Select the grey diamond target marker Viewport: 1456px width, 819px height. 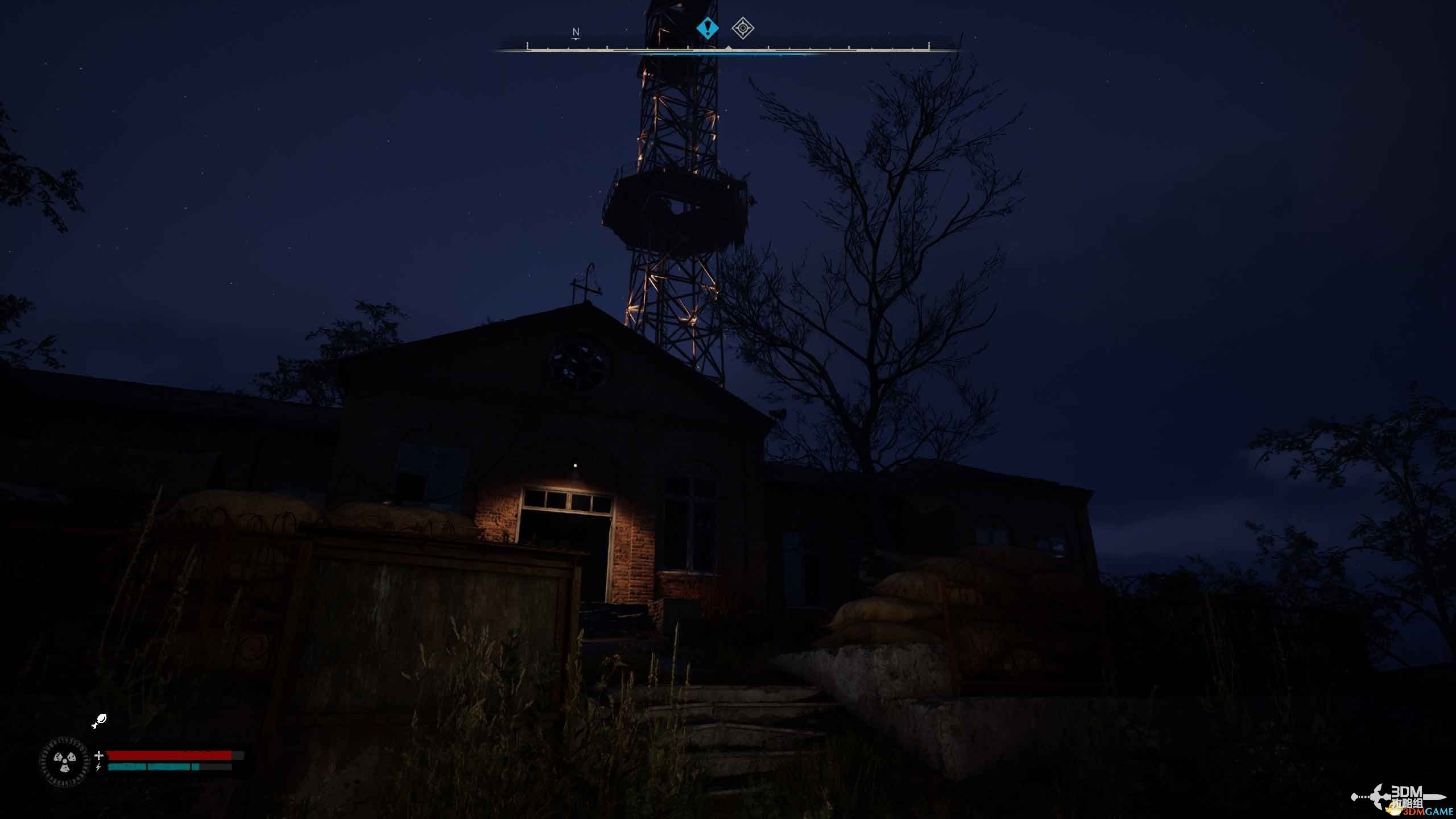743,28
